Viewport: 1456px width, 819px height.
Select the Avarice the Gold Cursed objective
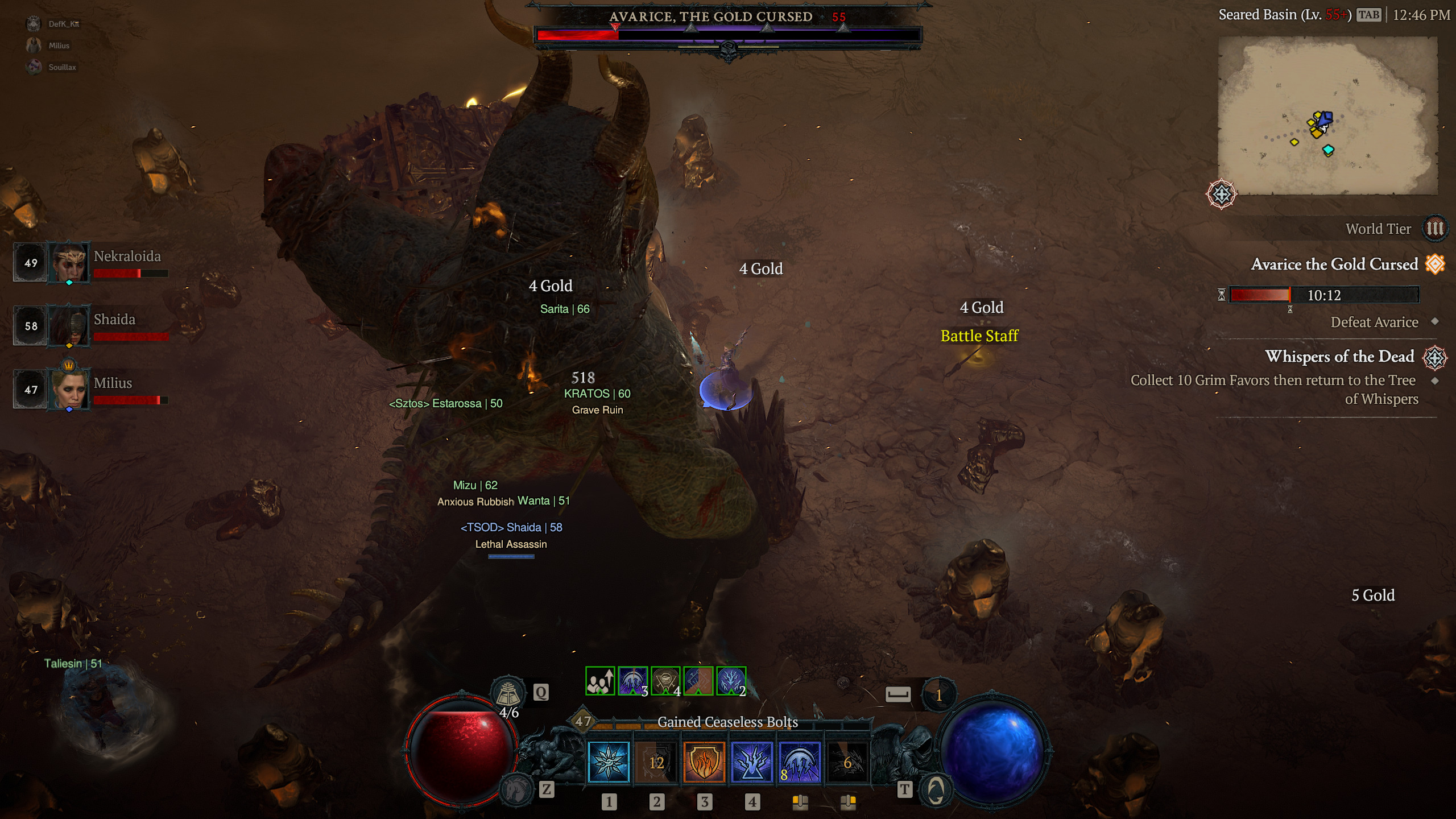tap(1334, 264)
